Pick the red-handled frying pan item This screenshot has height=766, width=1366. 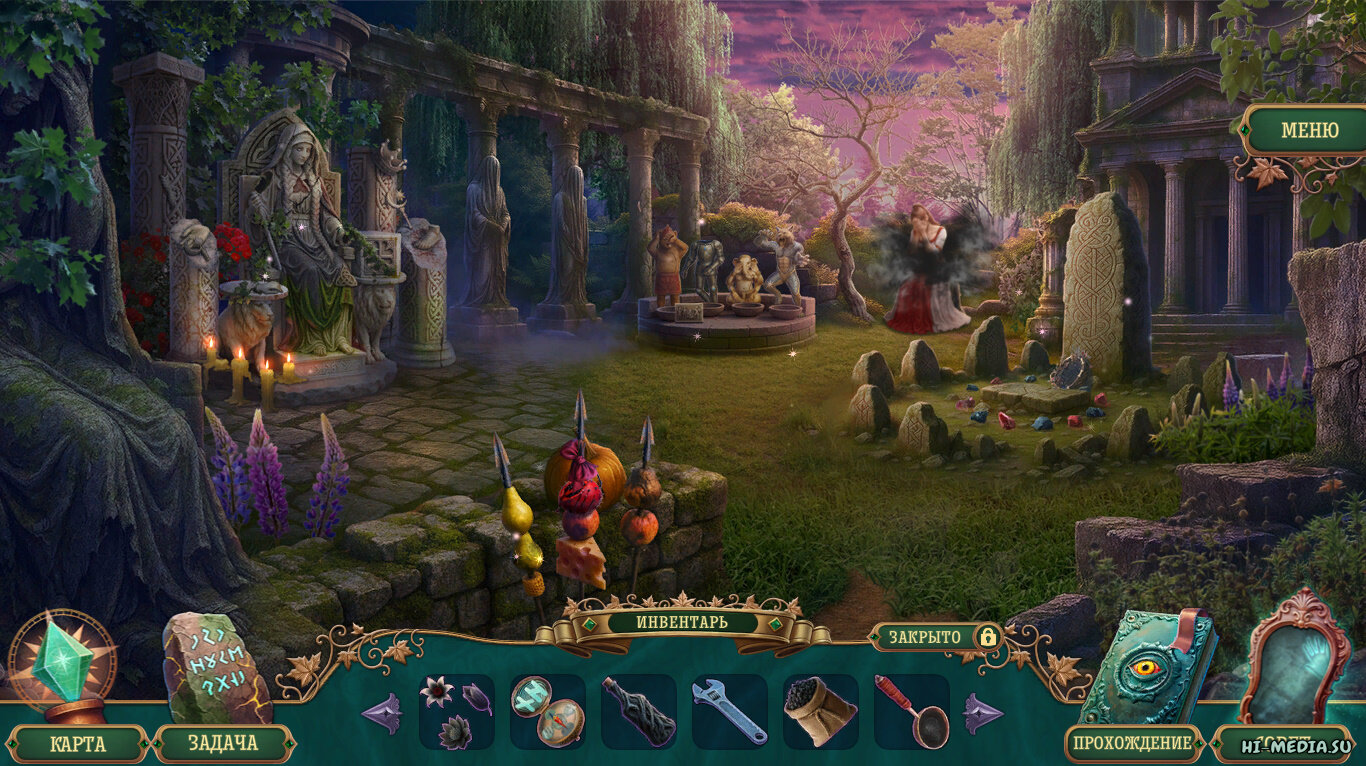(911, 711)
